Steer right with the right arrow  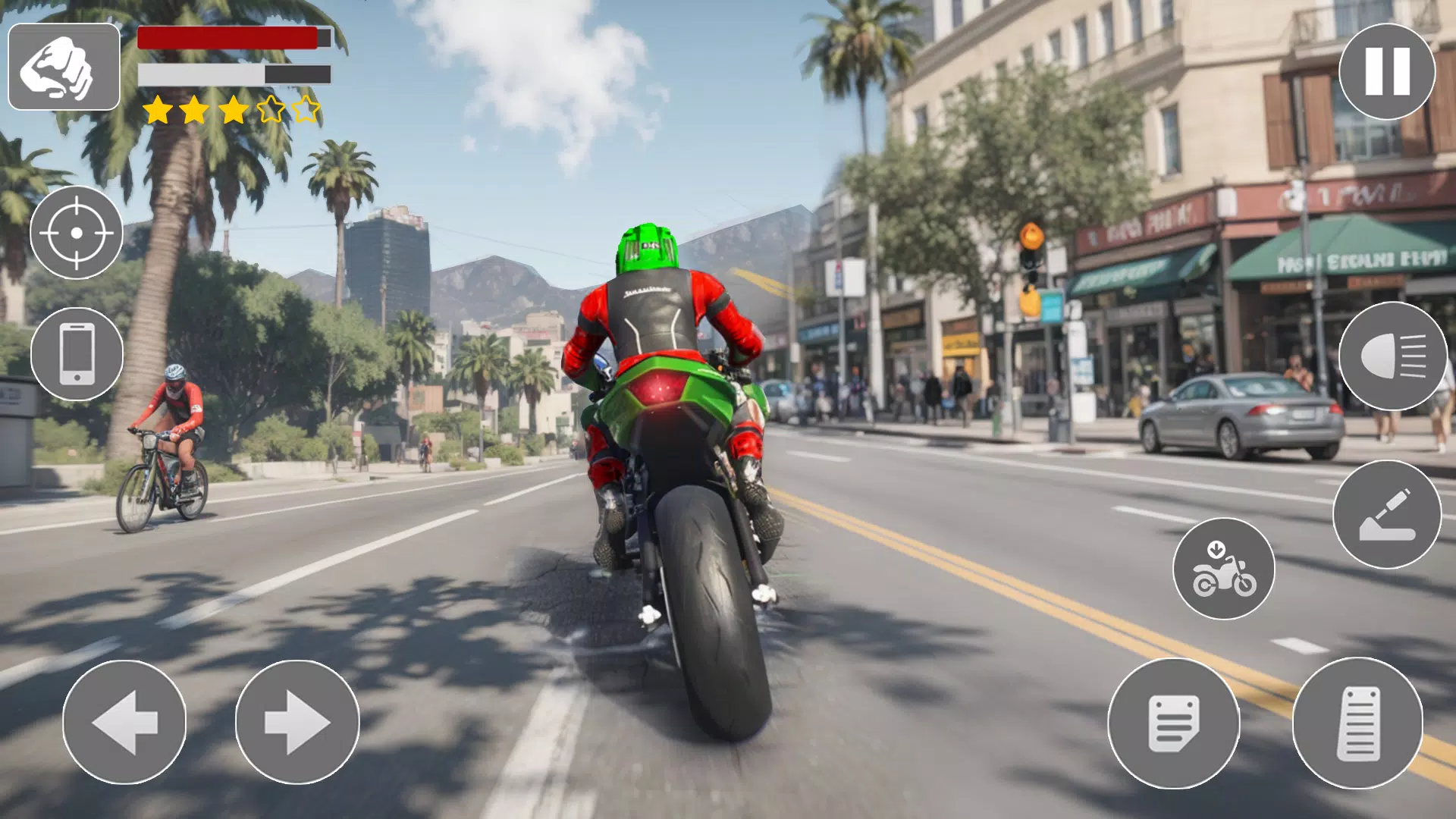coord(297,722)
